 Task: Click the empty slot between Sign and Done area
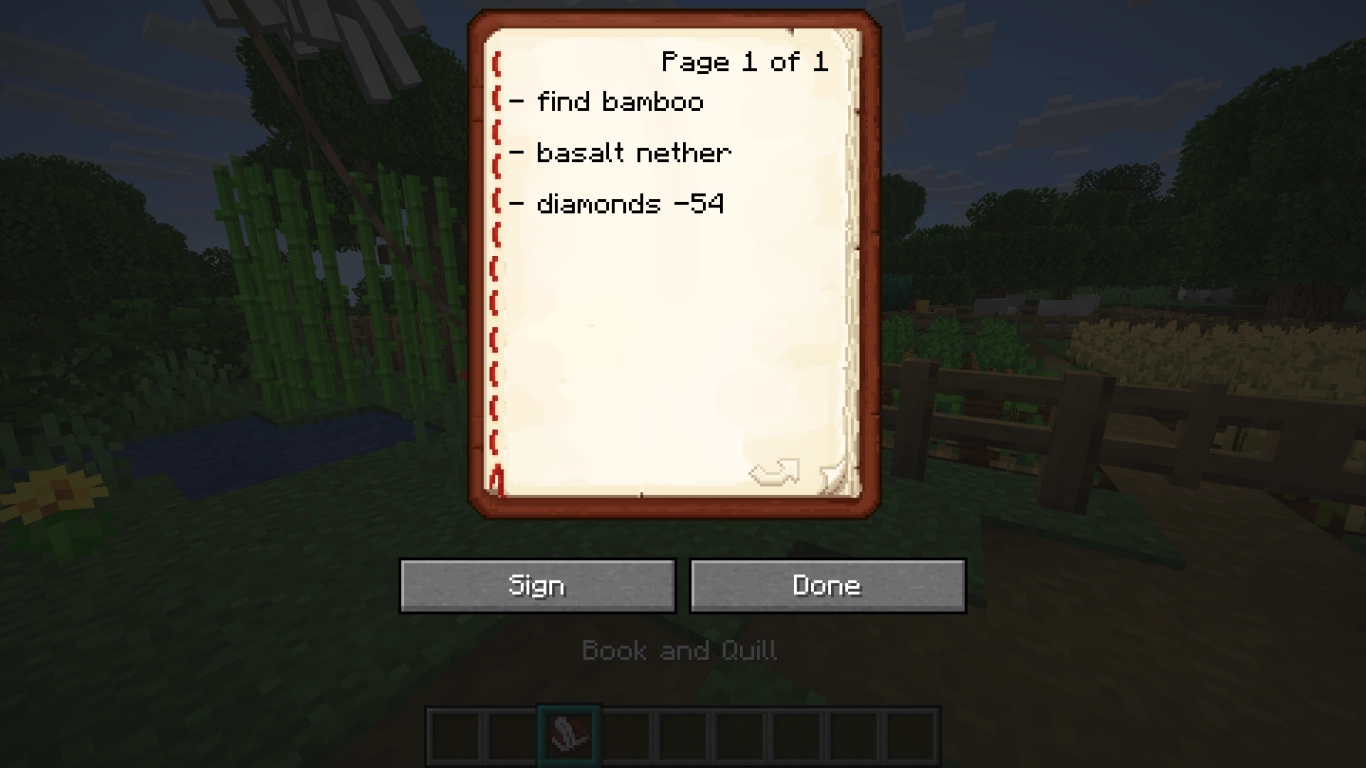tap(683, 735)
